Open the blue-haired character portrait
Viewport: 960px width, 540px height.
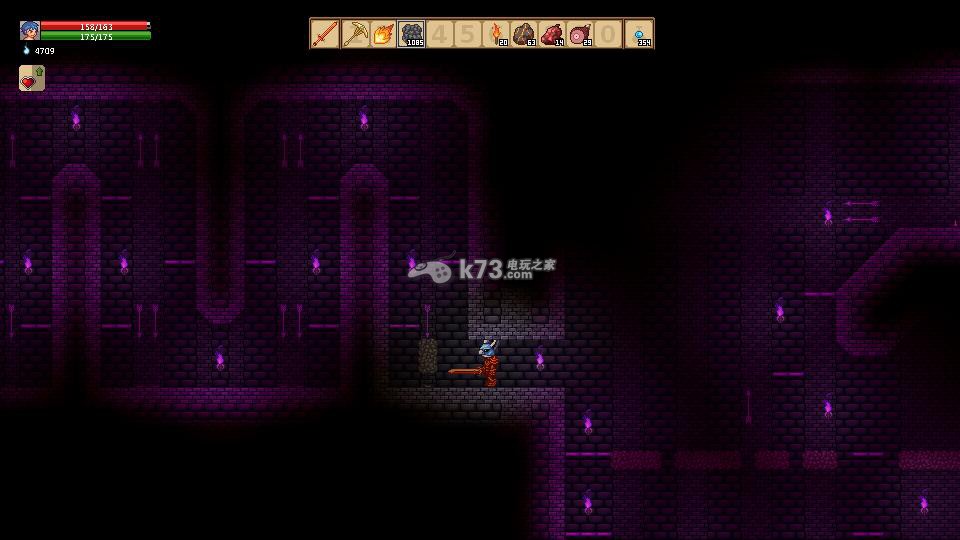pos(29,30)
